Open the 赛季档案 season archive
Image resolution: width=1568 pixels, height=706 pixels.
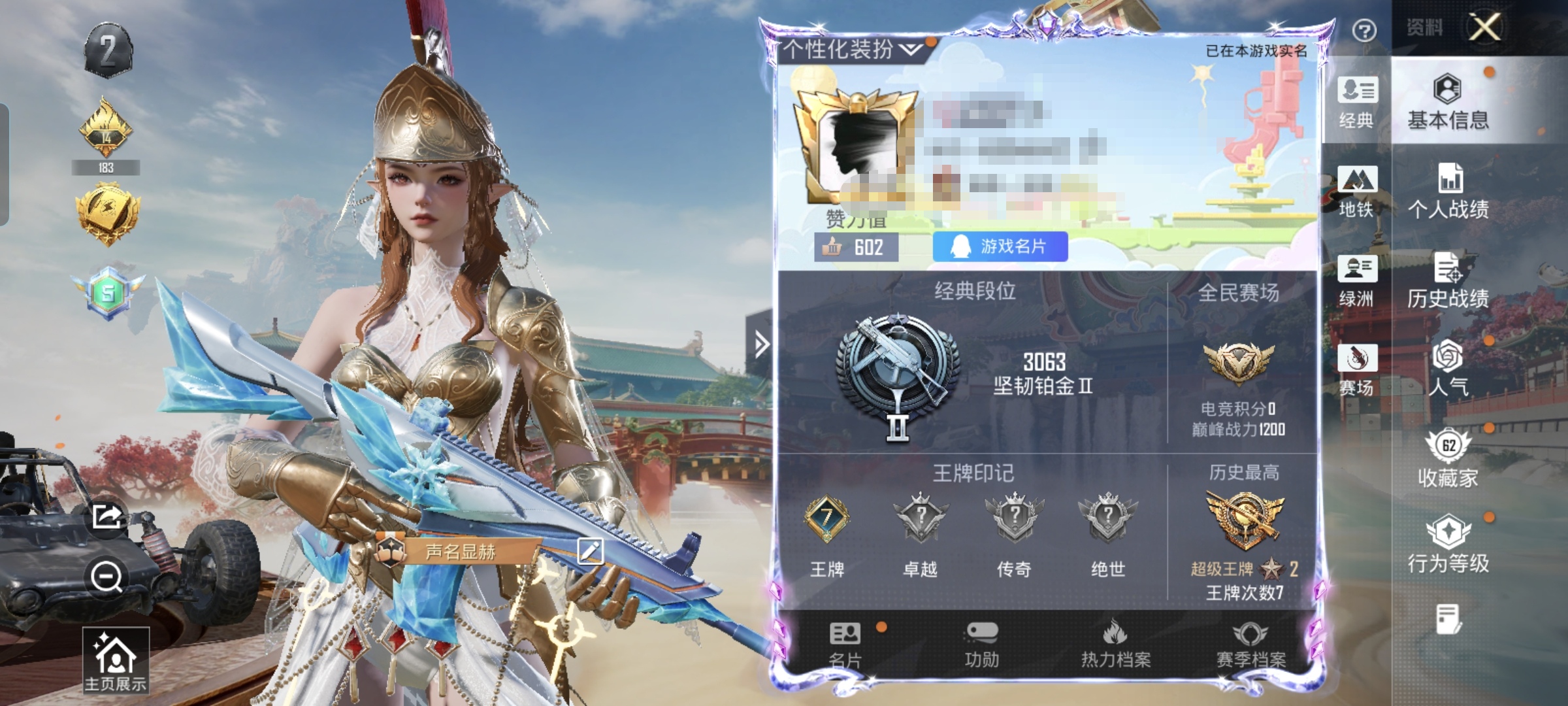pyautogui.click(x=1250, y=645)
